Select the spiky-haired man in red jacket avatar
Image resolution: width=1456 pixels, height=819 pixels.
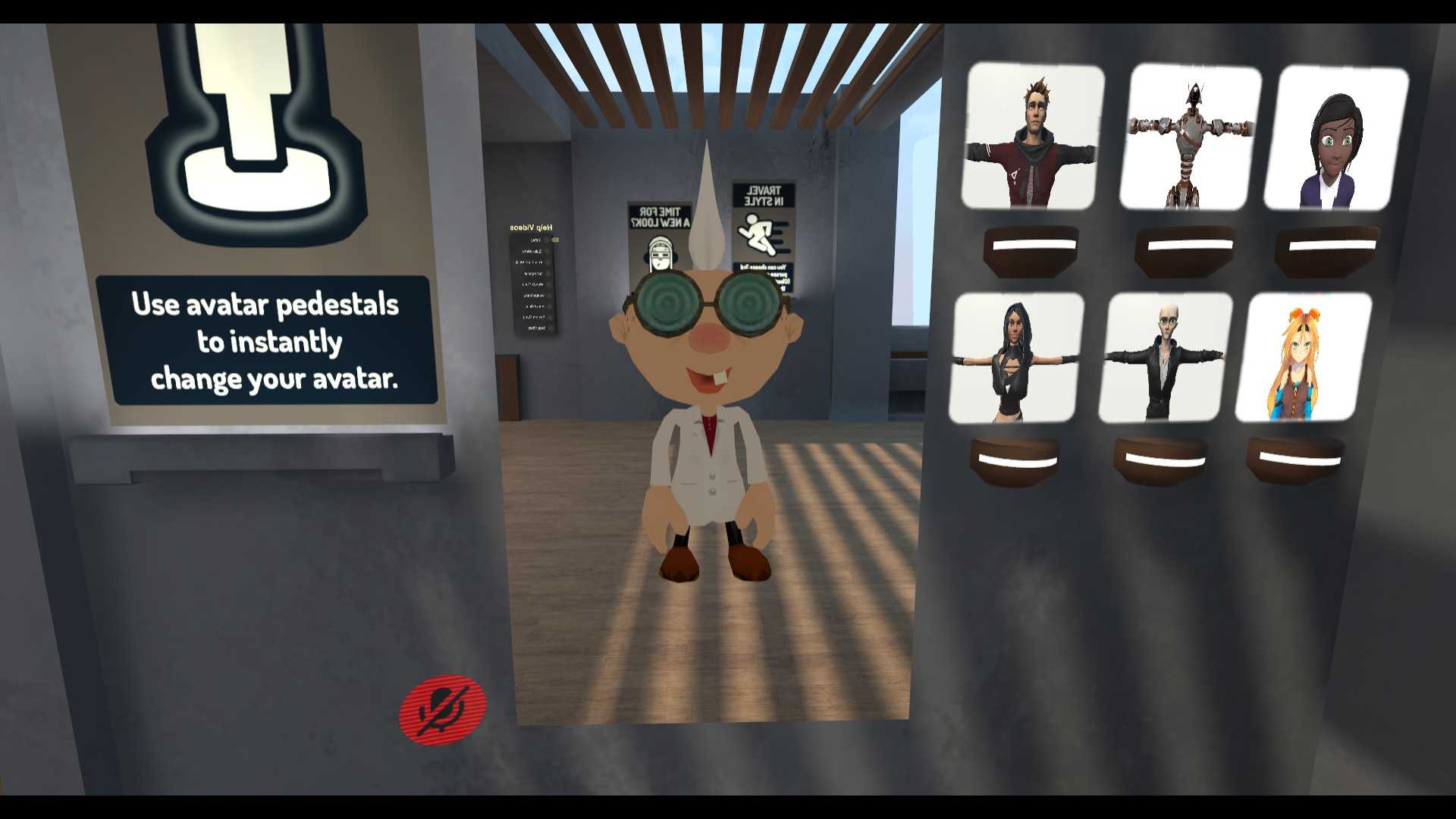click(1031, 138)
